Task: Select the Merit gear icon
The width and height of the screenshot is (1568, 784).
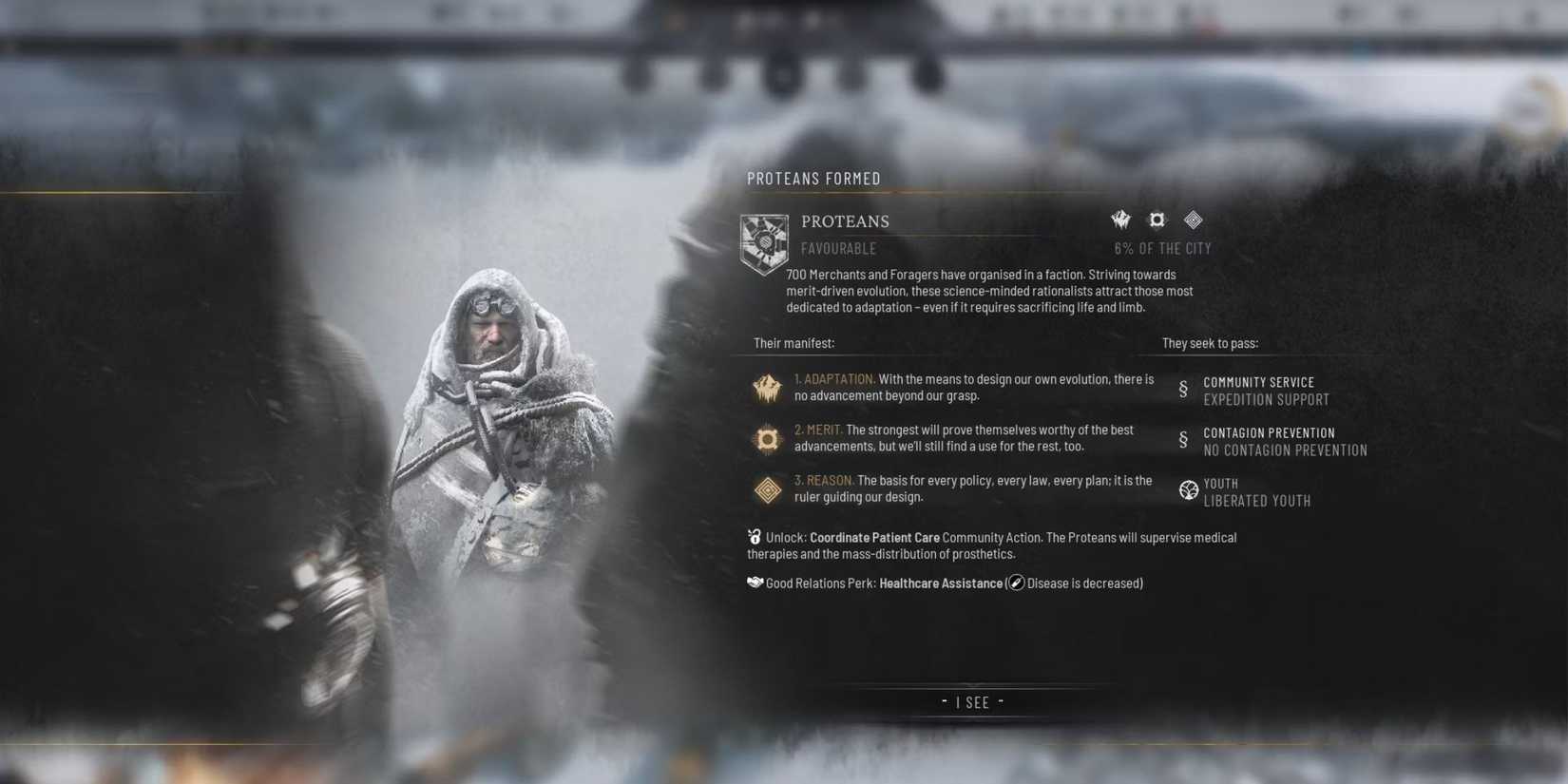Action: click(x=768, y=439)
